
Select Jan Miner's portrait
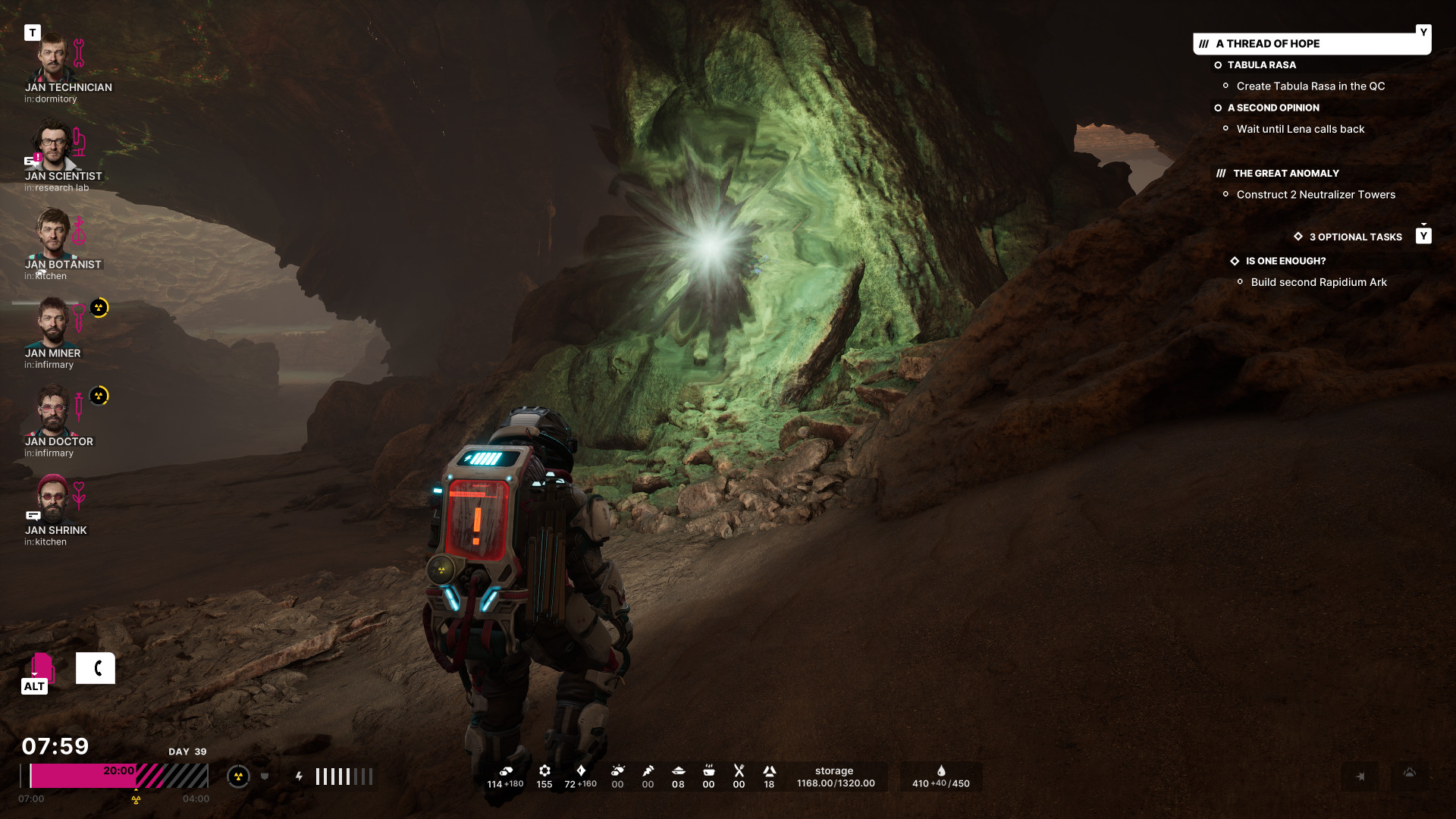(x=52, y=322)
